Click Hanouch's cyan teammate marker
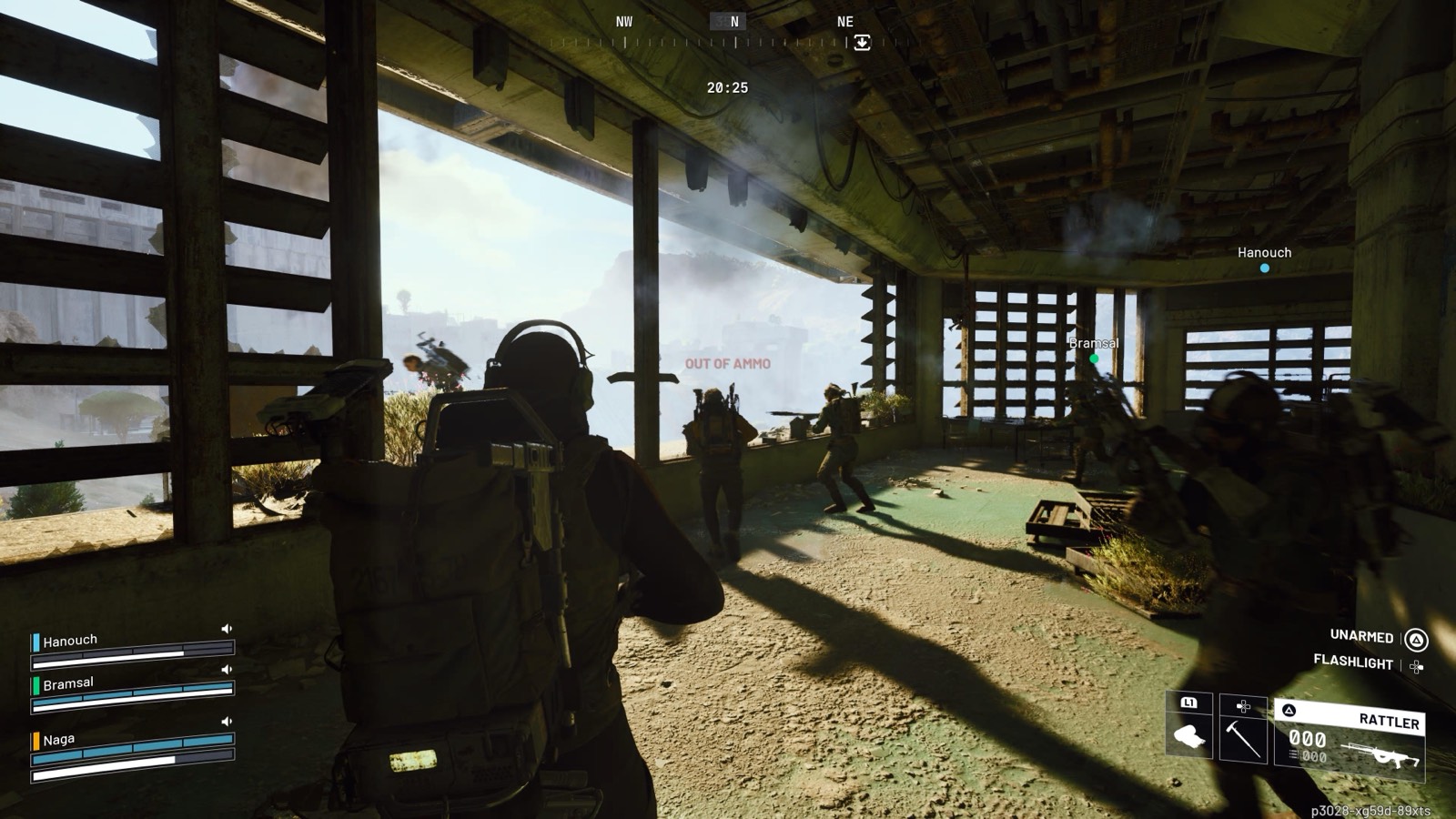This screenshot has height=819, width=1456. [1264, 268]
